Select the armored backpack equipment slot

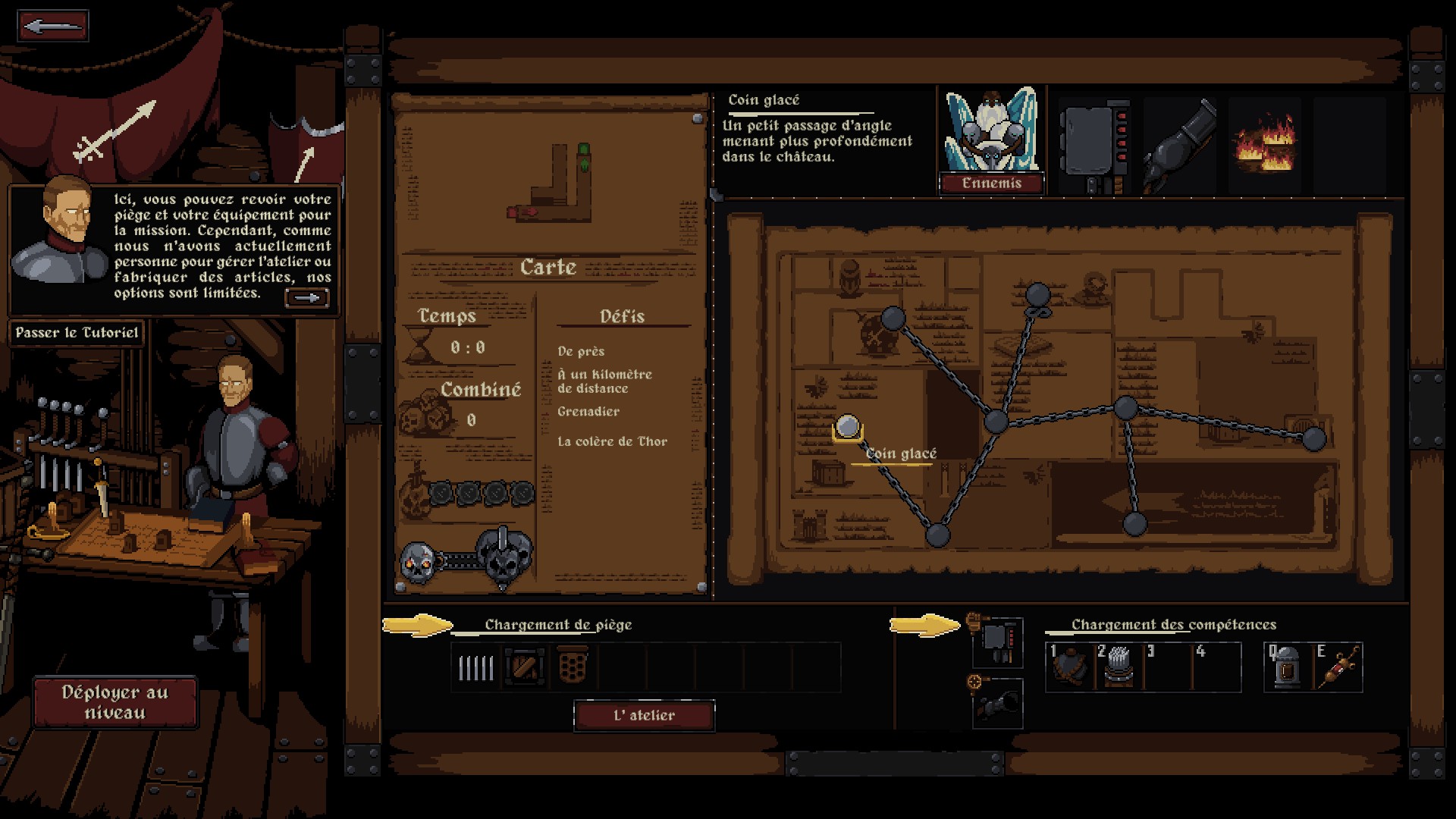click(x=997, y=642)
